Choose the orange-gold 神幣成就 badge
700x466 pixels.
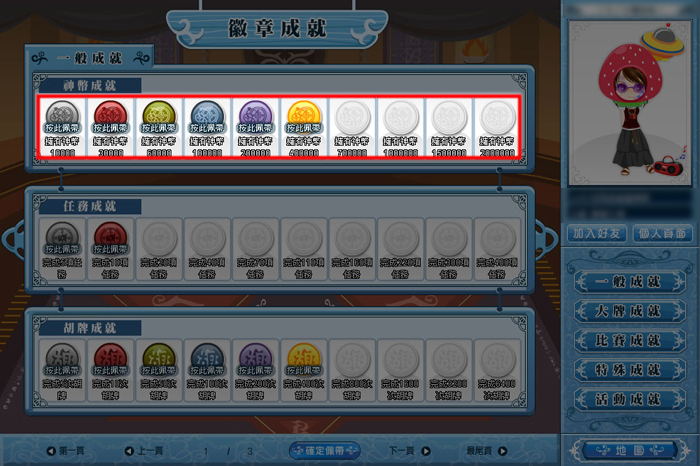[x=307, y=119]
